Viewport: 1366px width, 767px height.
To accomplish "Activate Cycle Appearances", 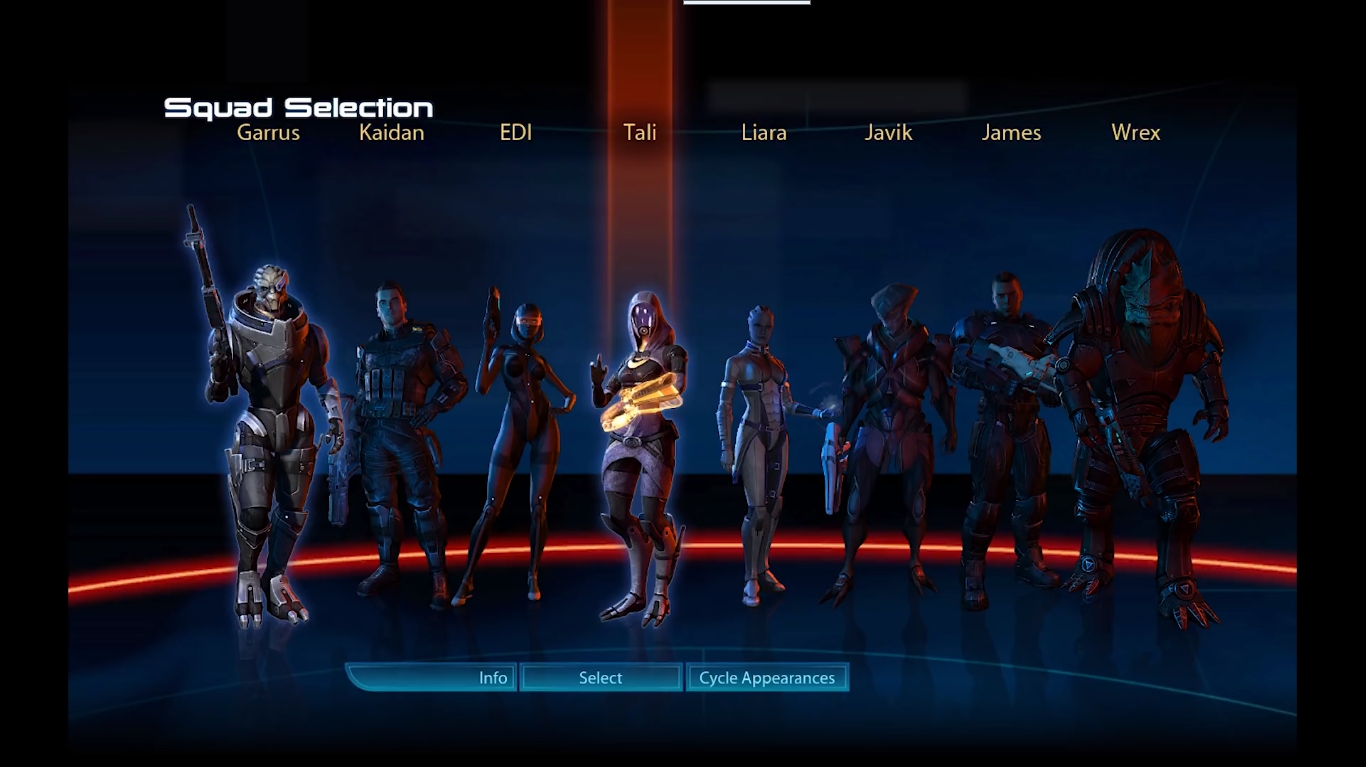I will click(x=766, y=677).
